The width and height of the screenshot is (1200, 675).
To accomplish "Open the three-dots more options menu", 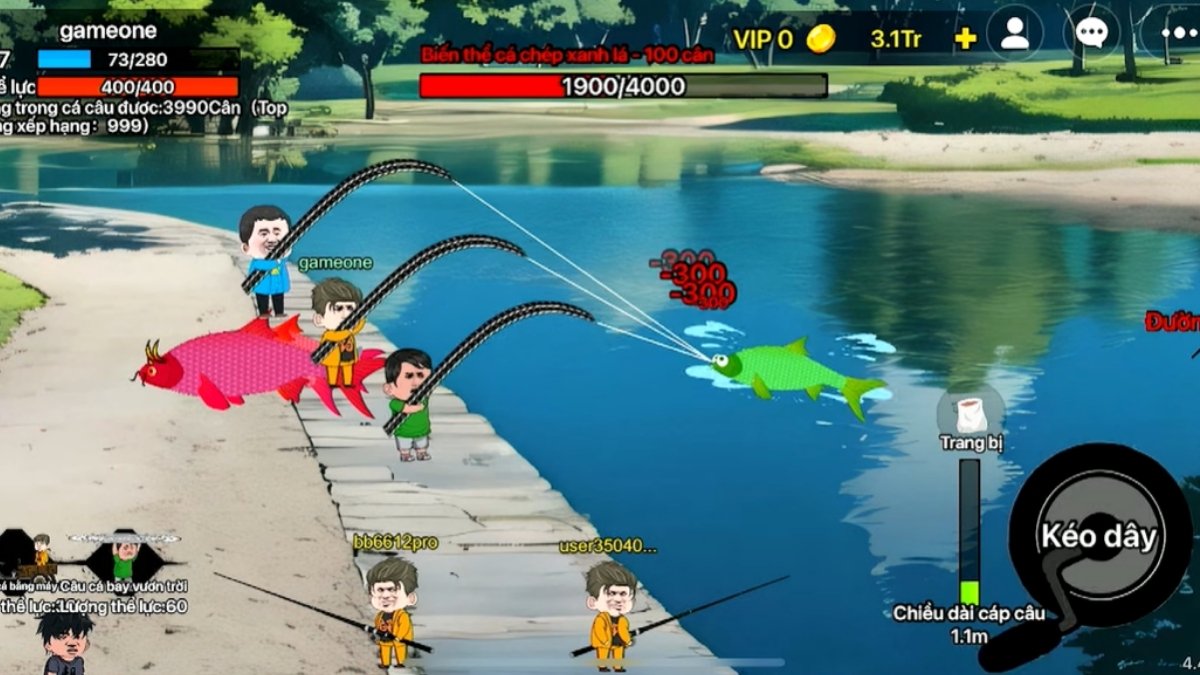I will point(1172,33).
